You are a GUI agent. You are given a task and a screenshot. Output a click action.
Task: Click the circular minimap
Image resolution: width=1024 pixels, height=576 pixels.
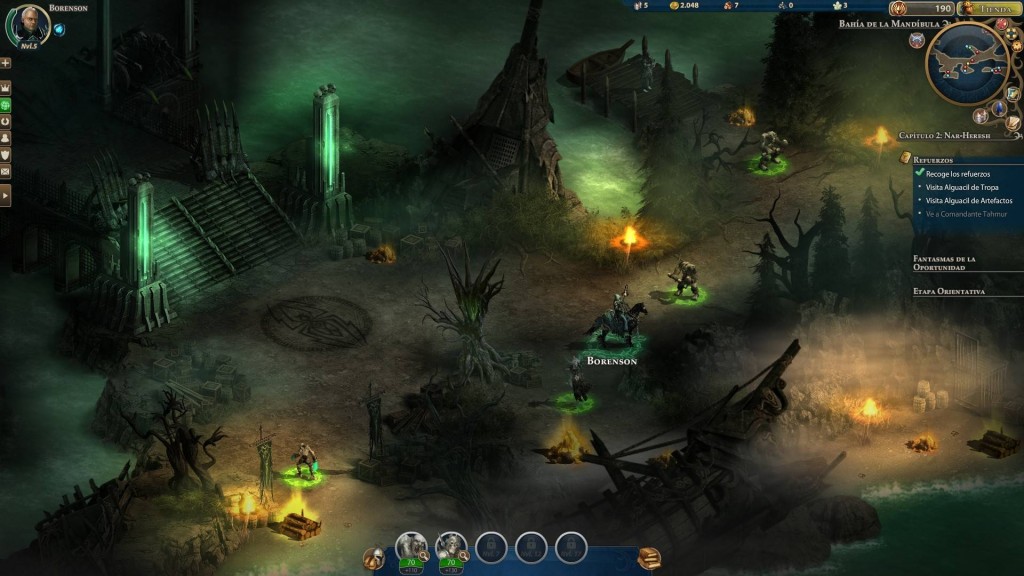point(966,63)
